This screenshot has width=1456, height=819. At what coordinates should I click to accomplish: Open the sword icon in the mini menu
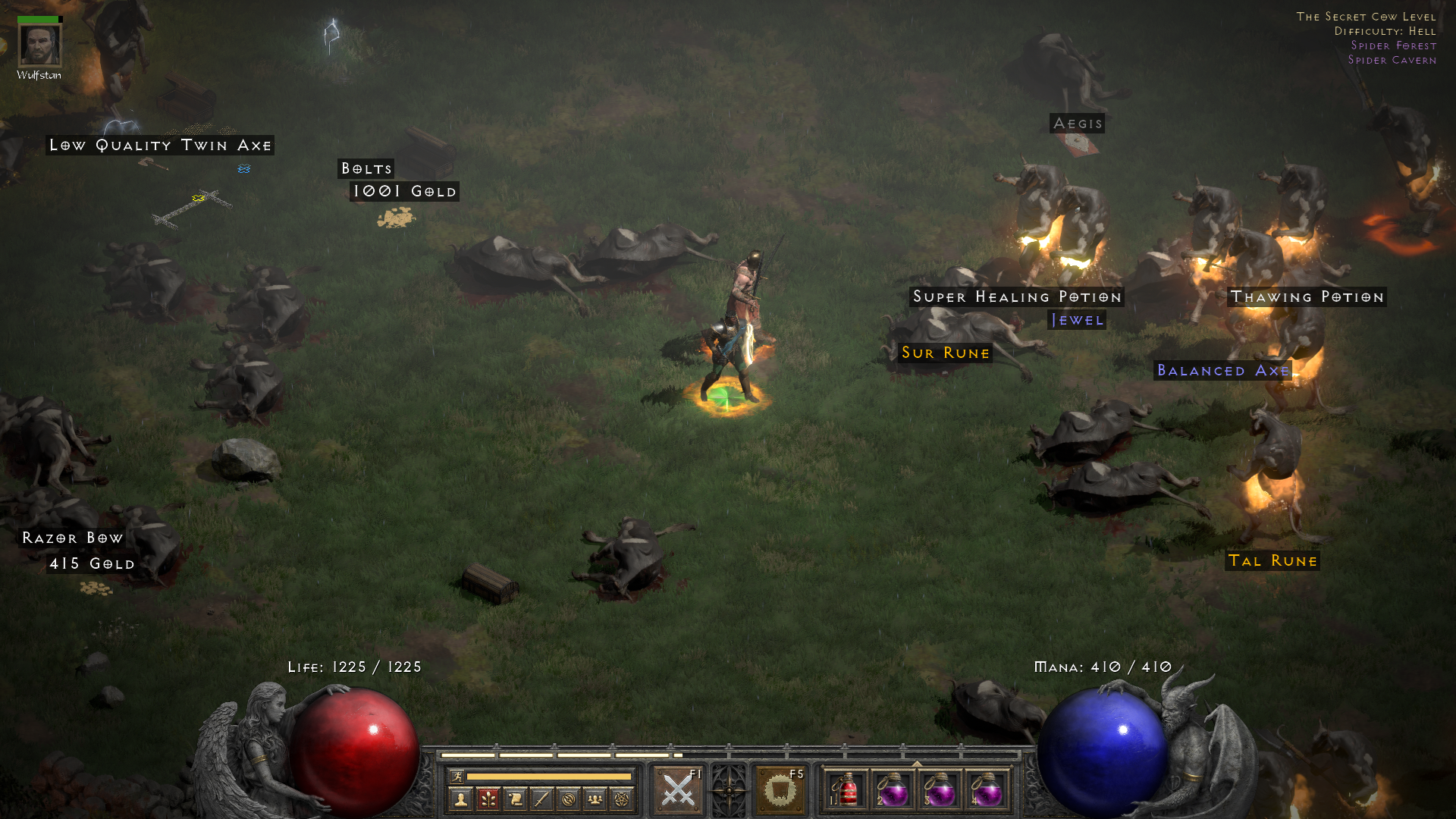[x=541, y=799]
